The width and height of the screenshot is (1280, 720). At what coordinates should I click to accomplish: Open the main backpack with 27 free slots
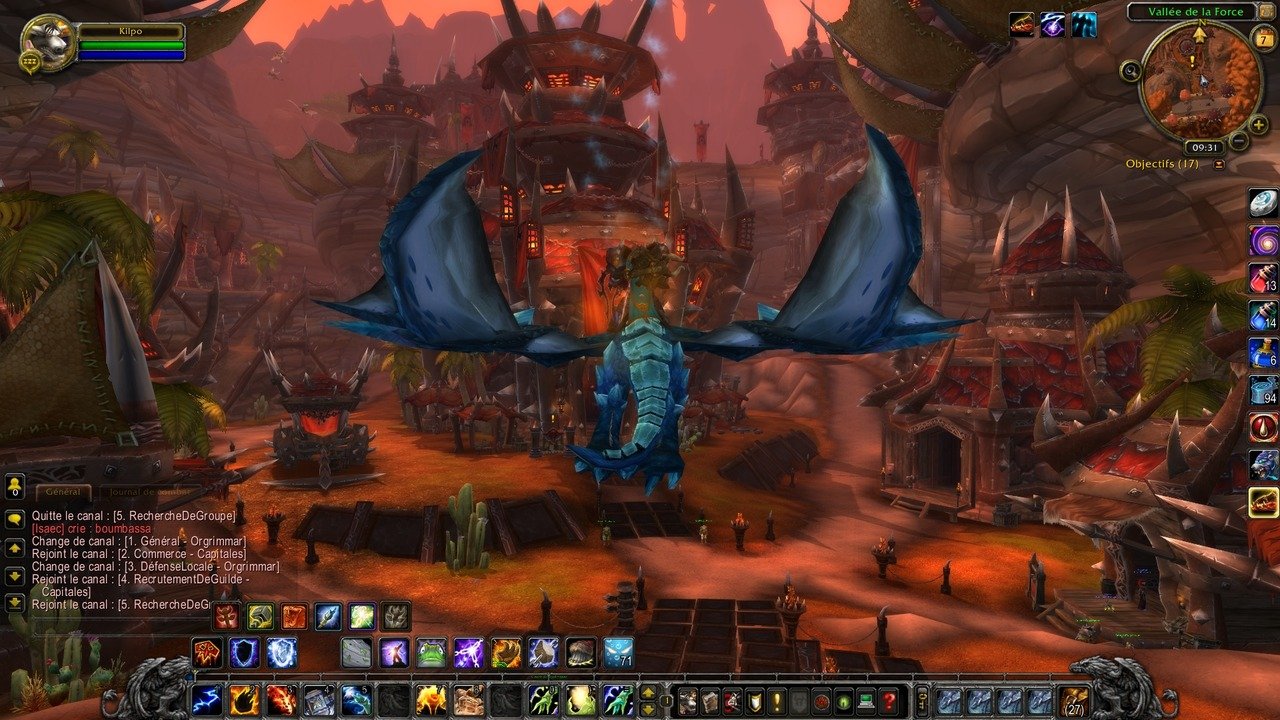pos(1073,699)
